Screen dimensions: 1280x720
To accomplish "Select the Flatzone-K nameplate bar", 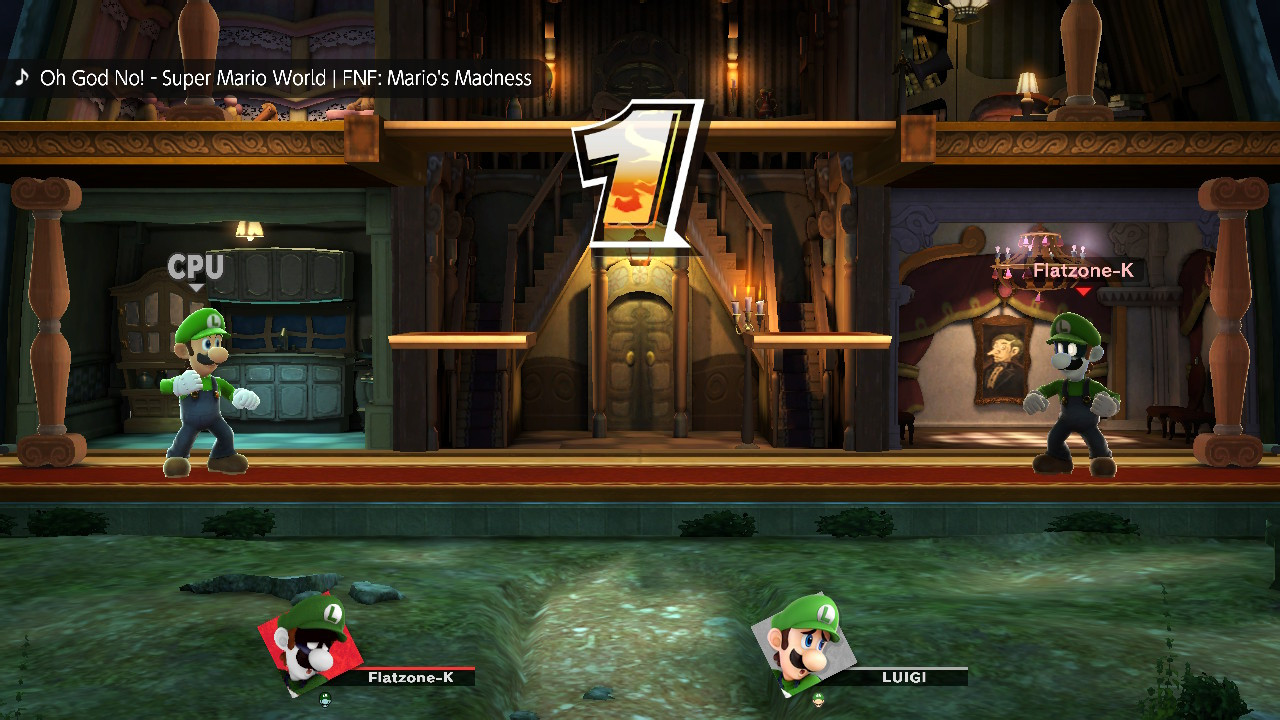I will (x=410, y=677).
